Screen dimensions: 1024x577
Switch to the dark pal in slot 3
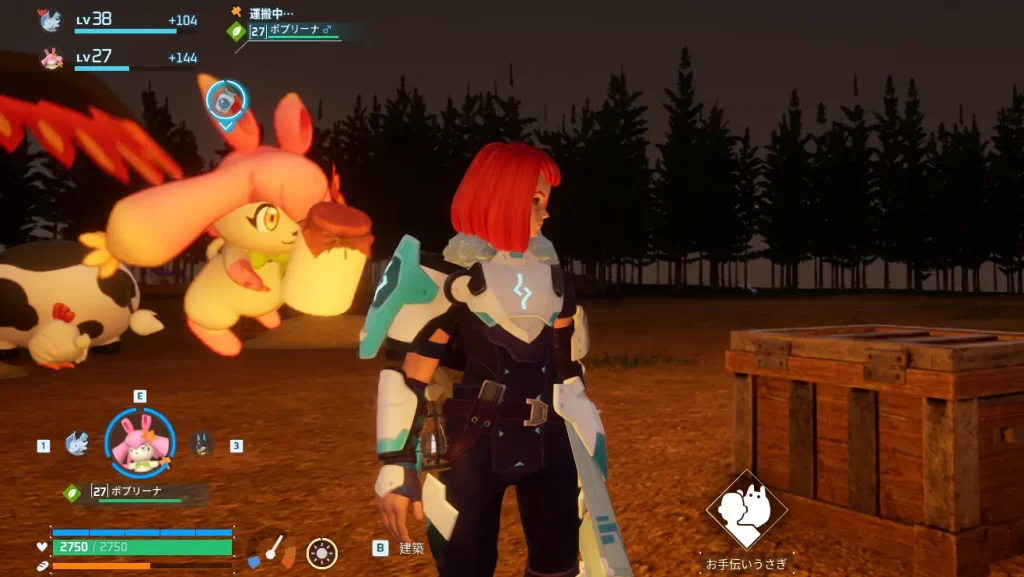(x=202, y=444)
